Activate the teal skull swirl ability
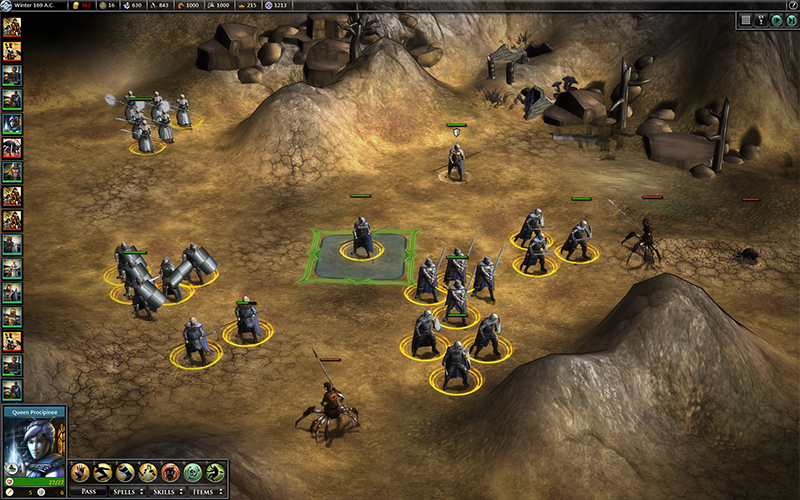Image resolution: width=800 pixels, height=500 pixels. pos(192,472)
